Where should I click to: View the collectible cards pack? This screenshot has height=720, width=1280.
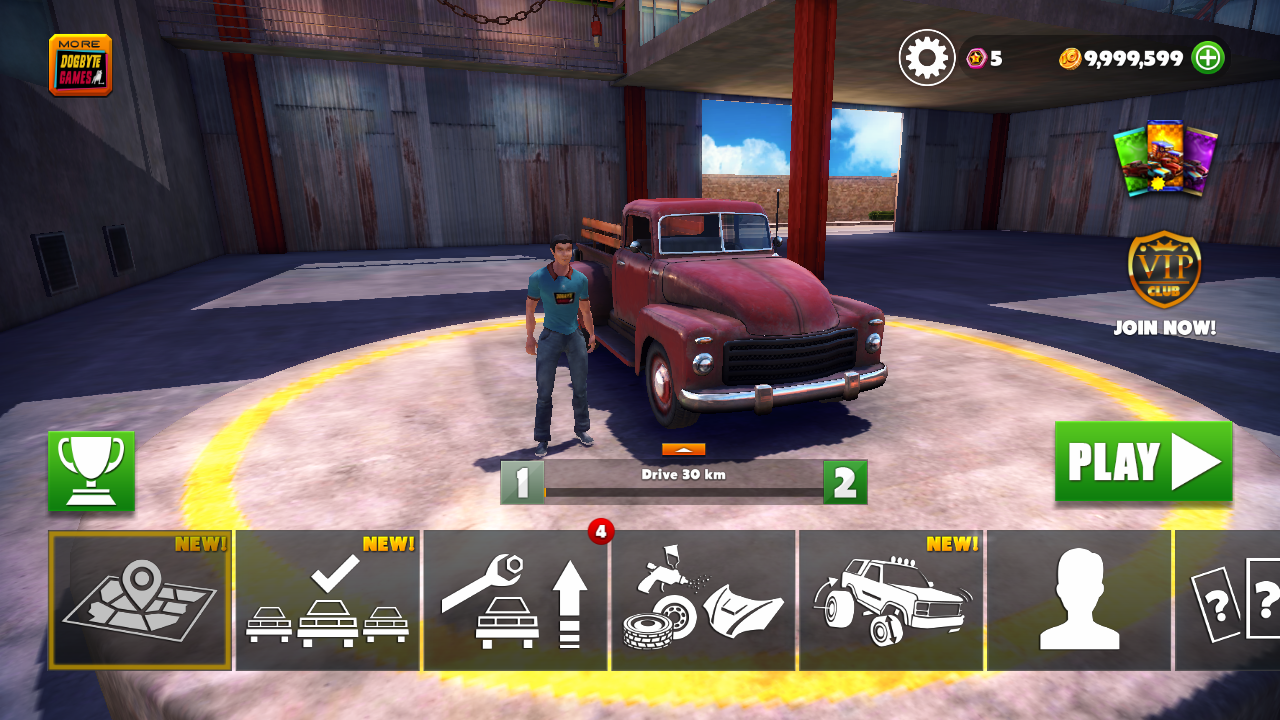coord(1165,158)
